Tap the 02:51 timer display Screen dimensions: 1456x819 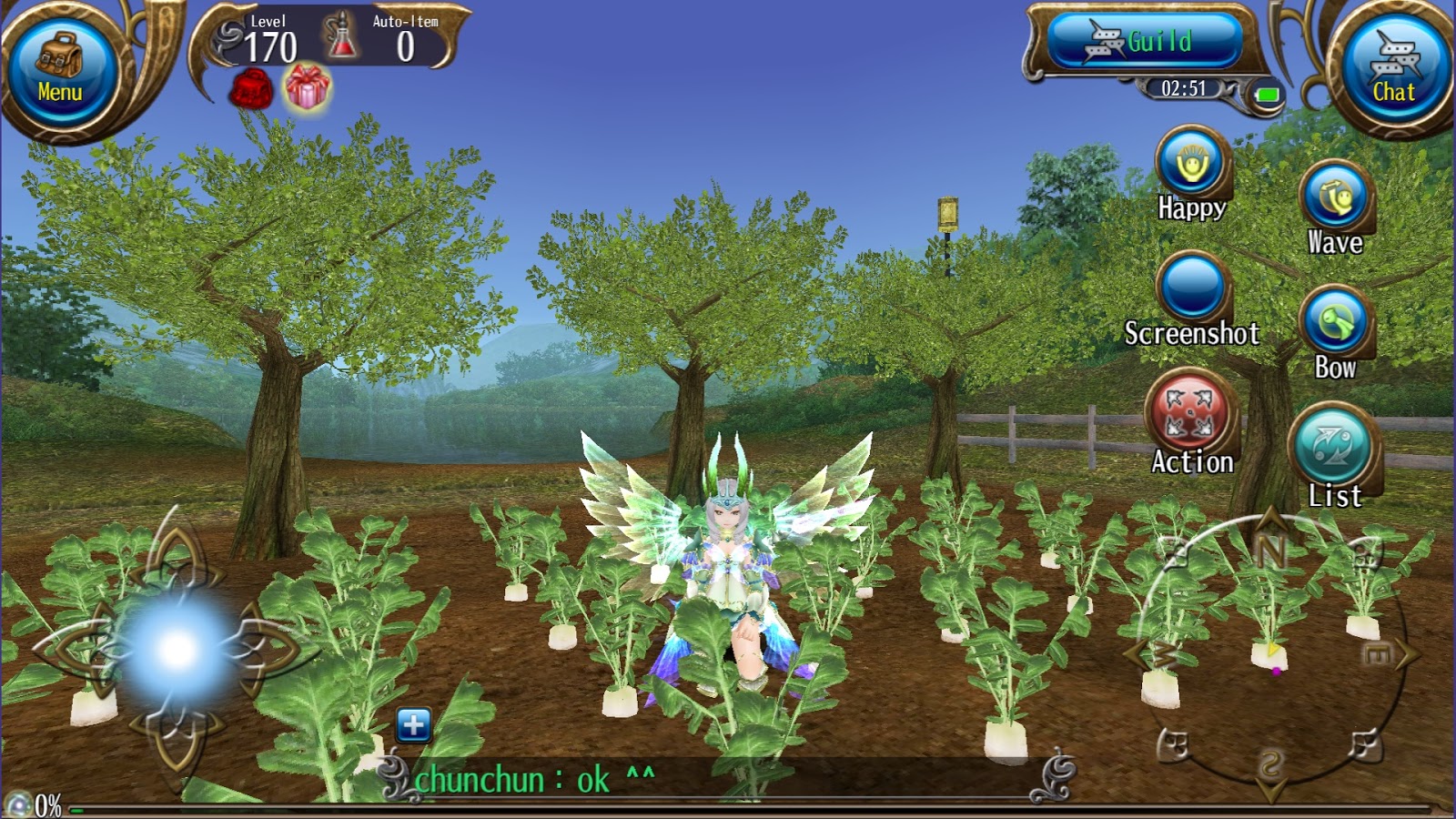1185,89
